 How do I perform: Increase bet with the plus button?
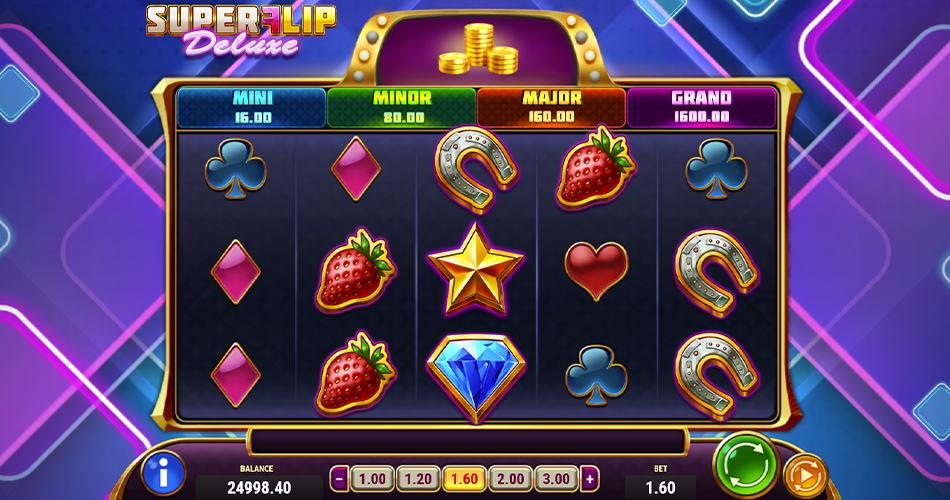click(590, 478)
